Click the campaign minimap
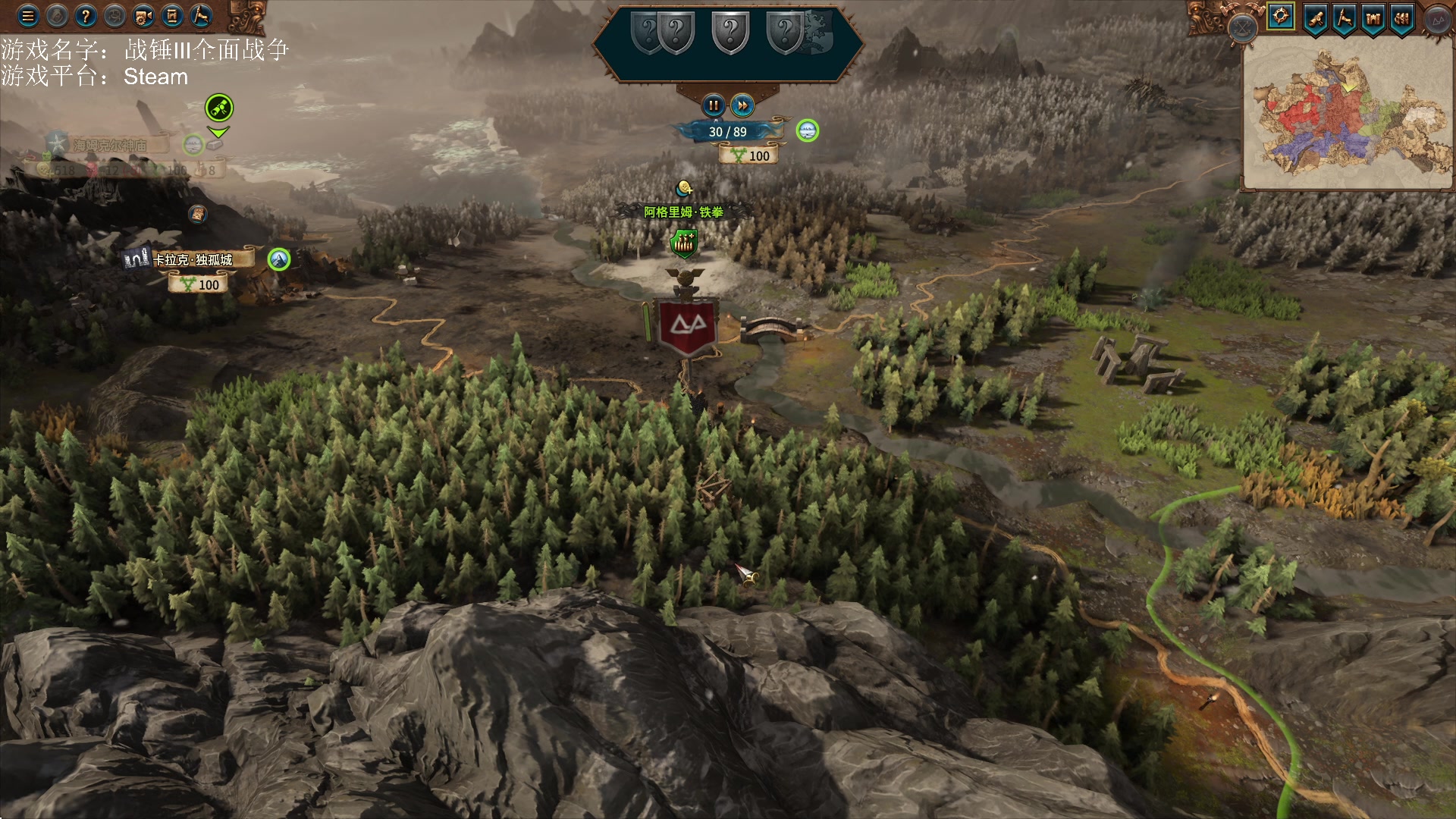Viewport: 1456px width, 819px height. 1348,112
